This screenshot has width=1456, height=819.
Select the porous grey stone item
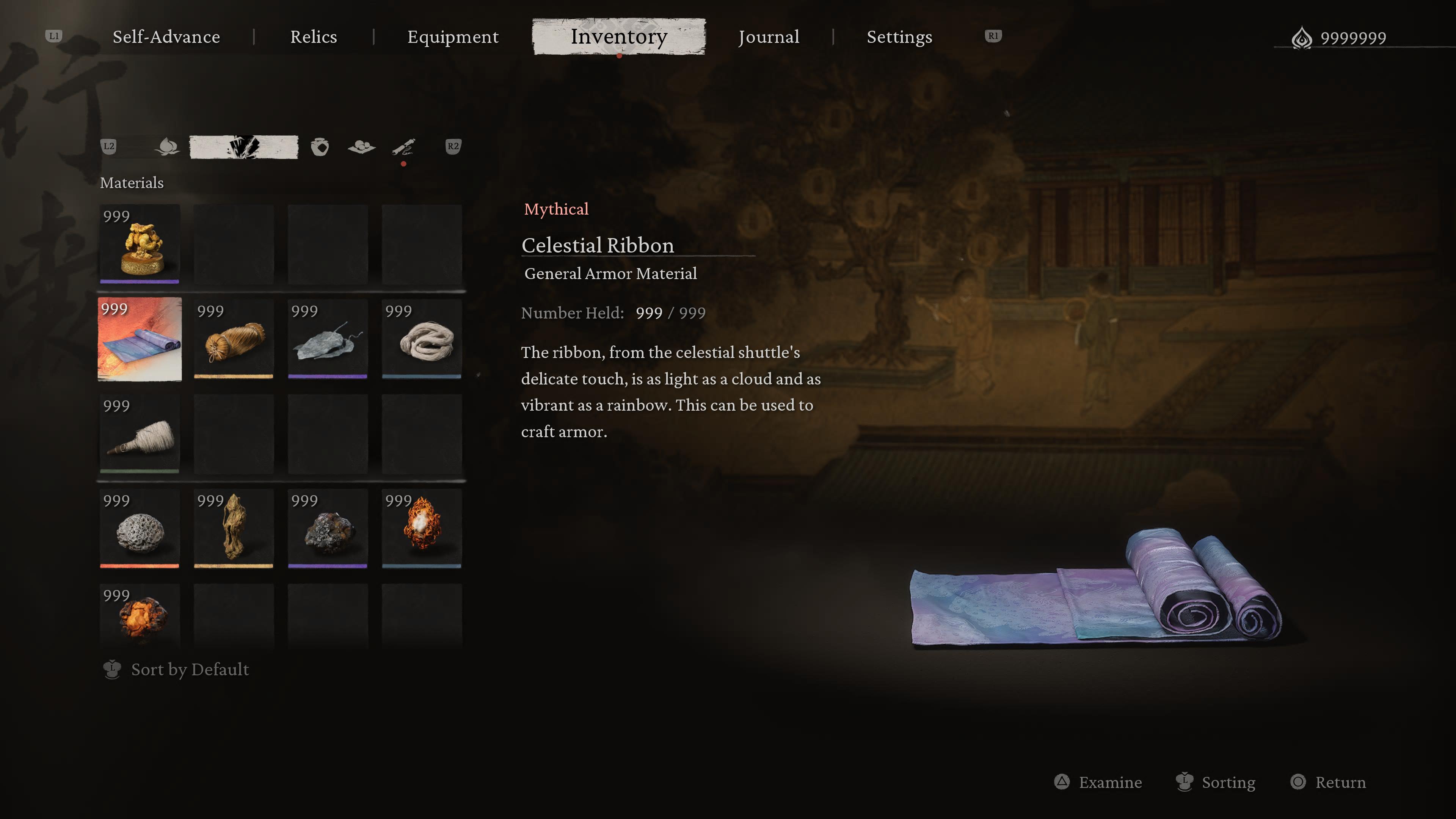coord(140,529)
